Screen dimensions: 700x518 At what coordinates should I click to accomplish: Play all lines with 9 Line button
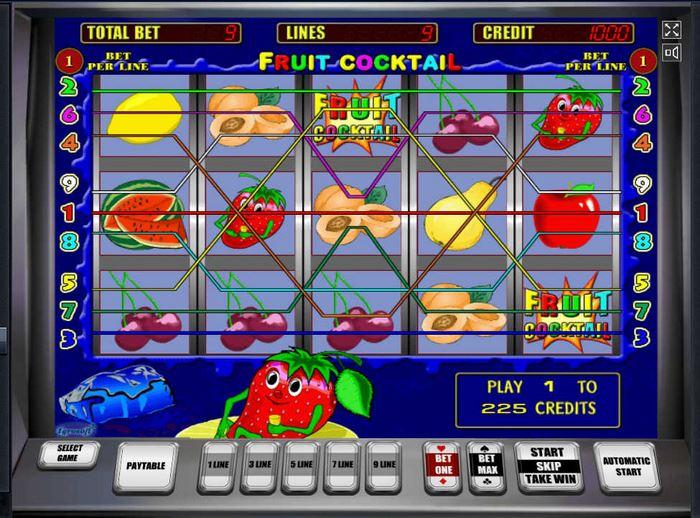click(x=384, y=465)
